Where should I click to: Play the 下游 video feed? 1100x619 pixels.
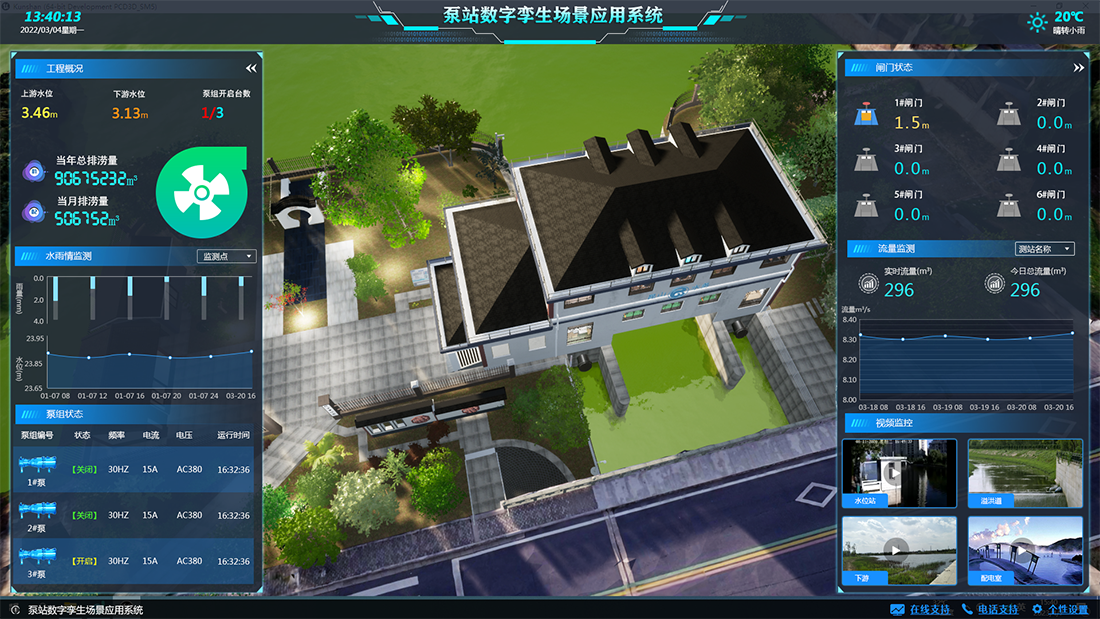point(899,549)
